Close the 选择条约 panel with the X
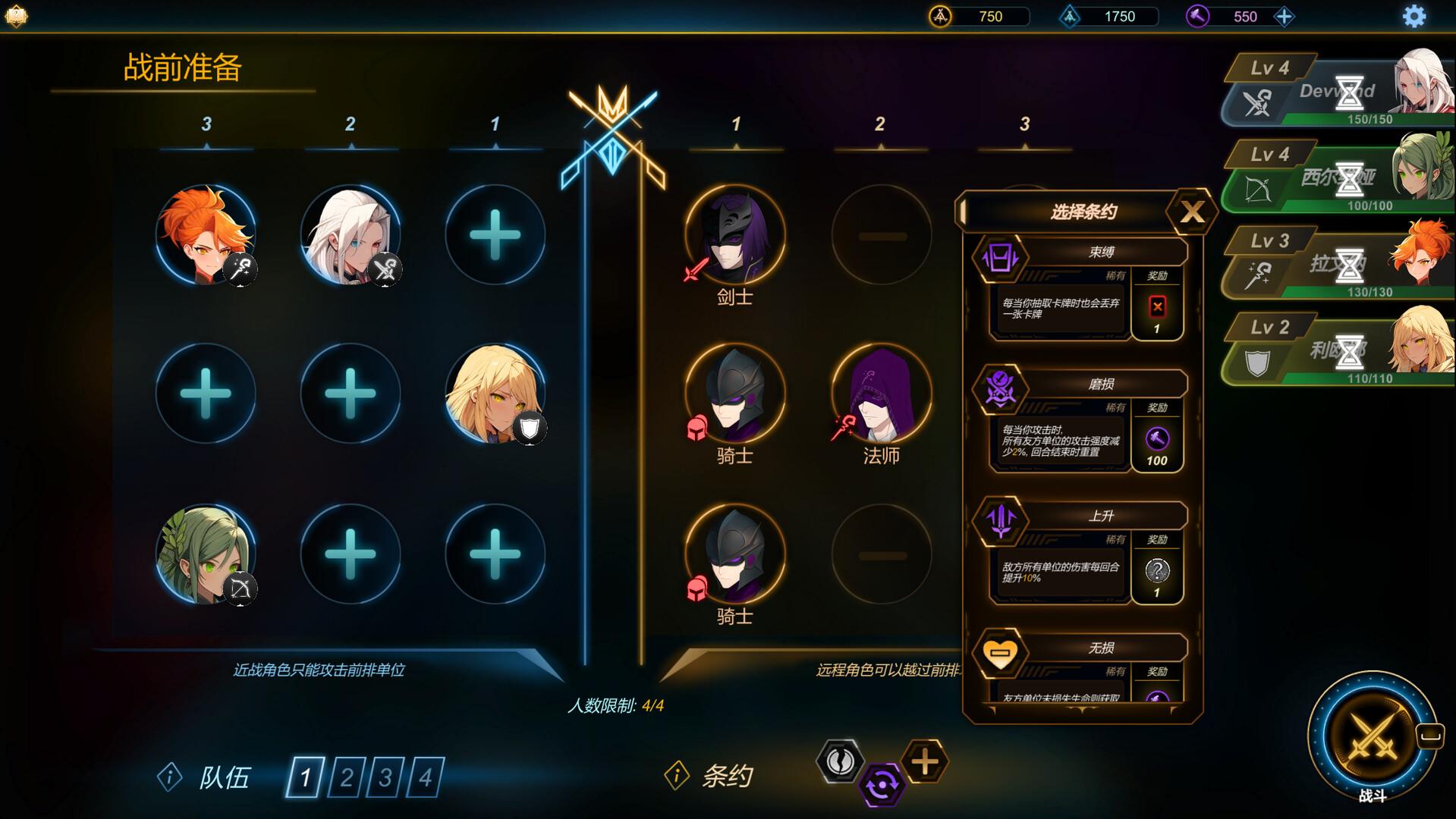The image size is (1456, 819). (x=1193, y=211)
